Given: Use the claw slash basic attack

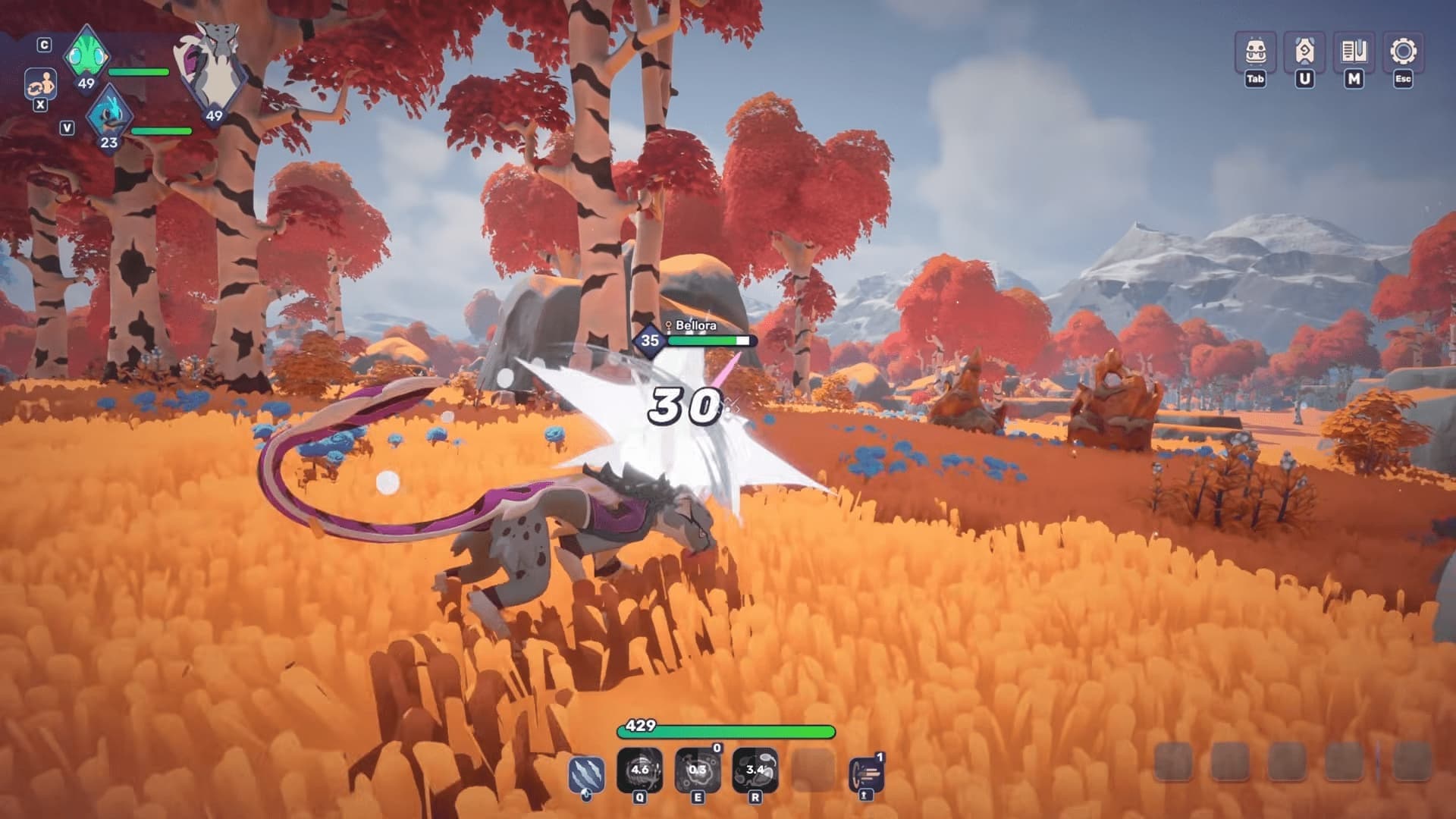Looking at the screenshot, I should (586, 775).
